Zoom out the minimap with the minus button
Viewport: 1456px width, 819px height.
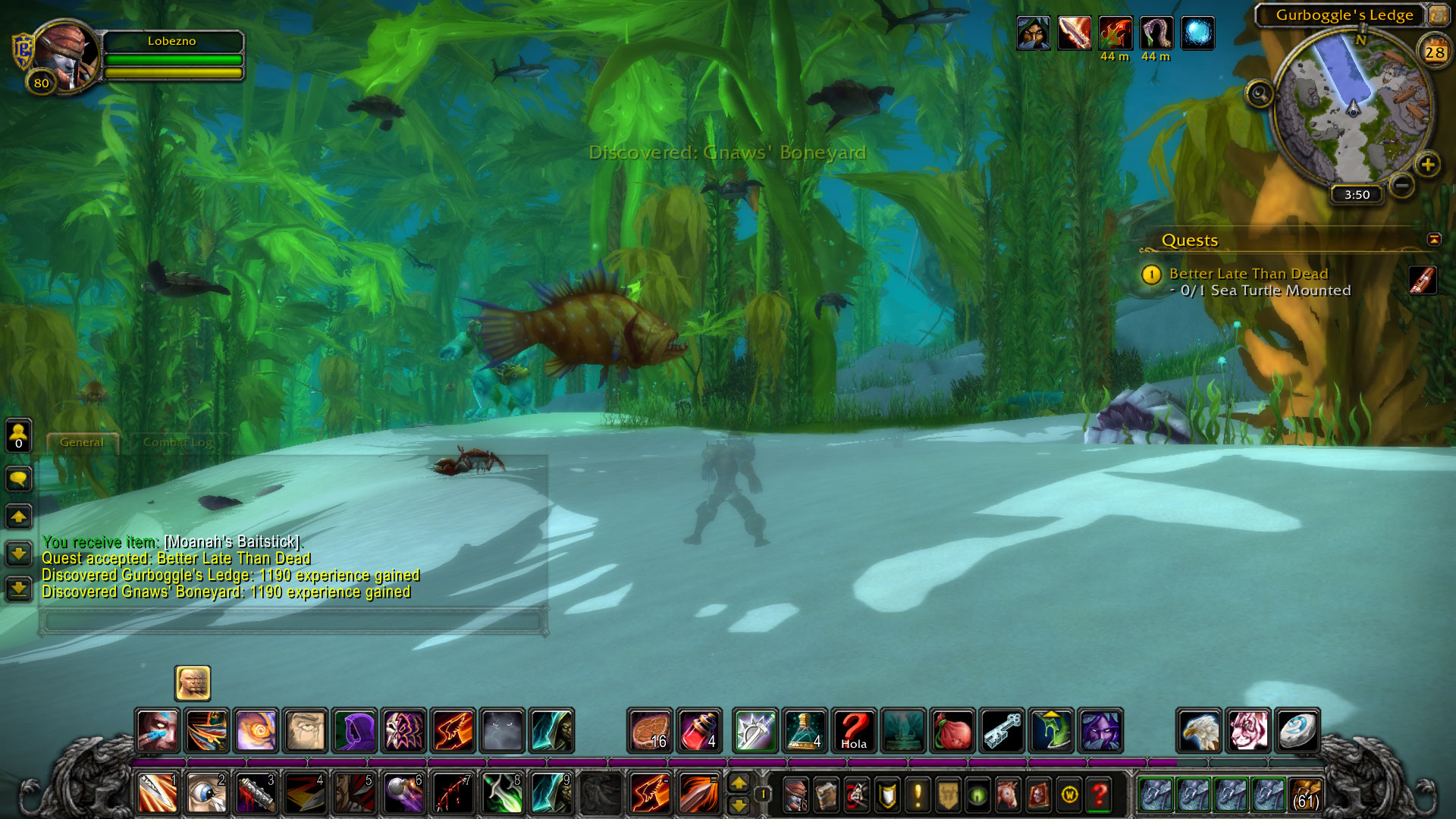1402,184
